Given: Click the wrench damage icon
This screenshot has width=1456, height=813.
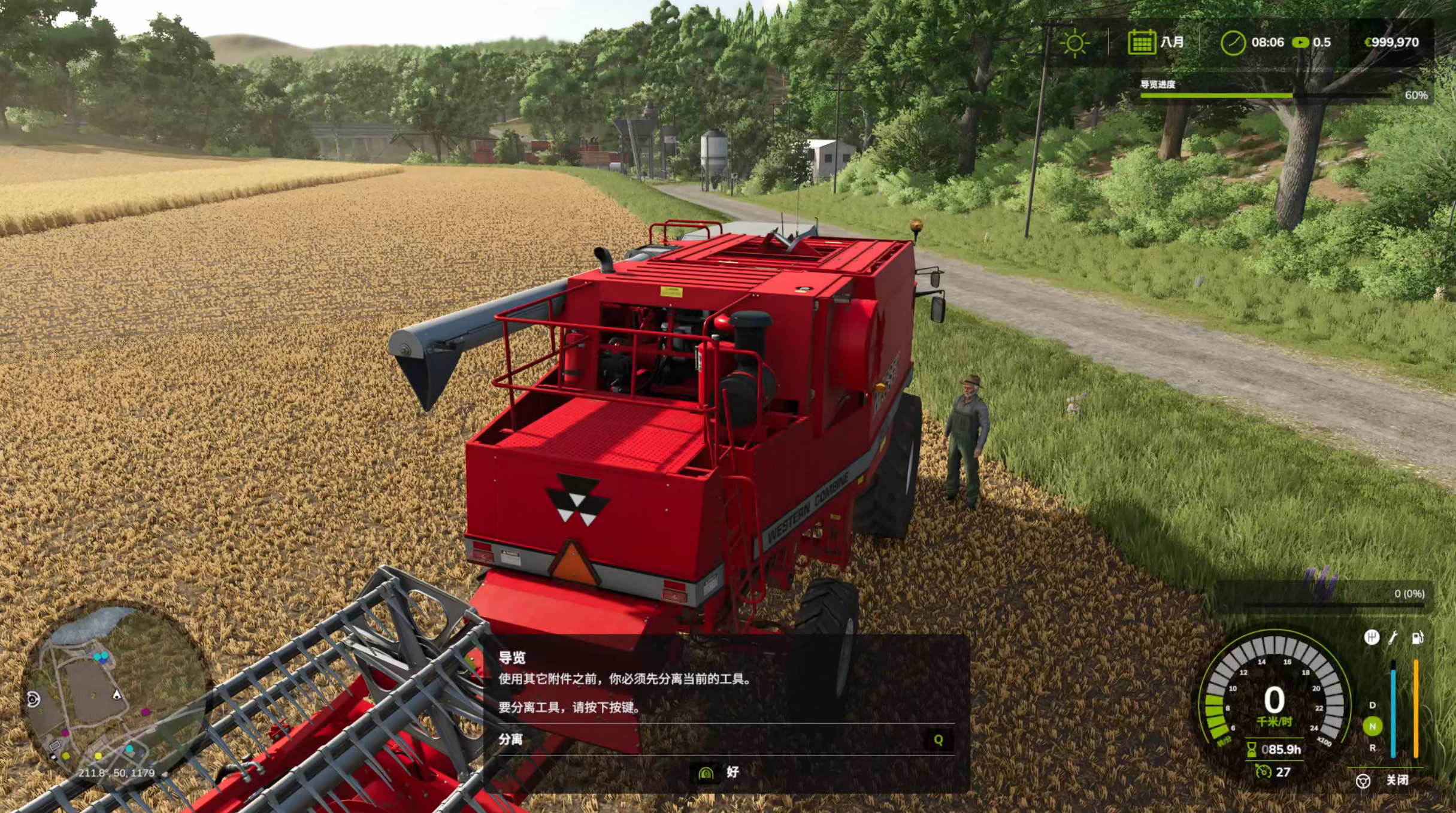Looking at the screenshot, I should [1394, 638].
